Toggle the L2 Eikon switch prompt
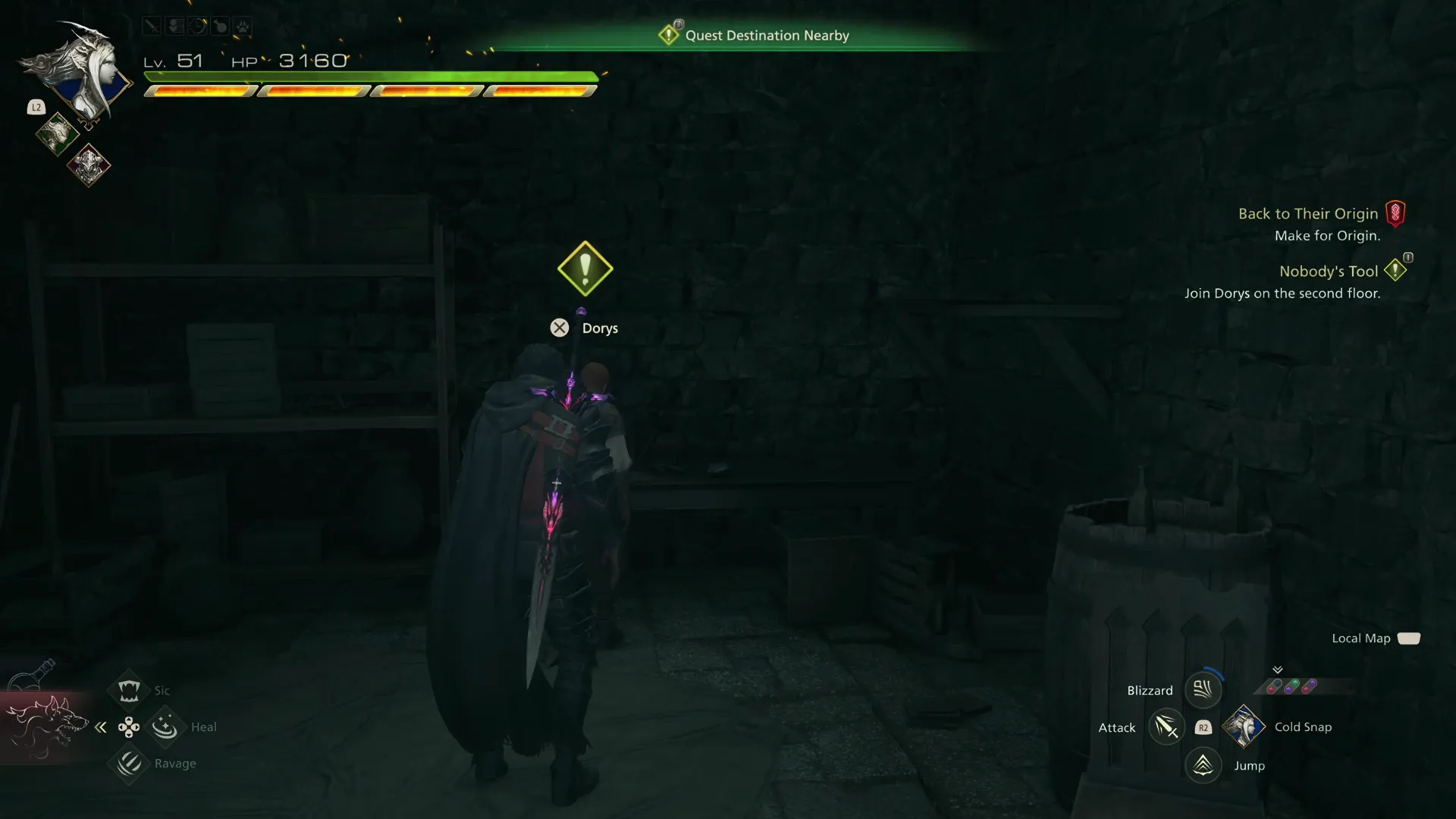This screenshot has width=1456, height=819. pyautogui.click(x=36, y=107)
